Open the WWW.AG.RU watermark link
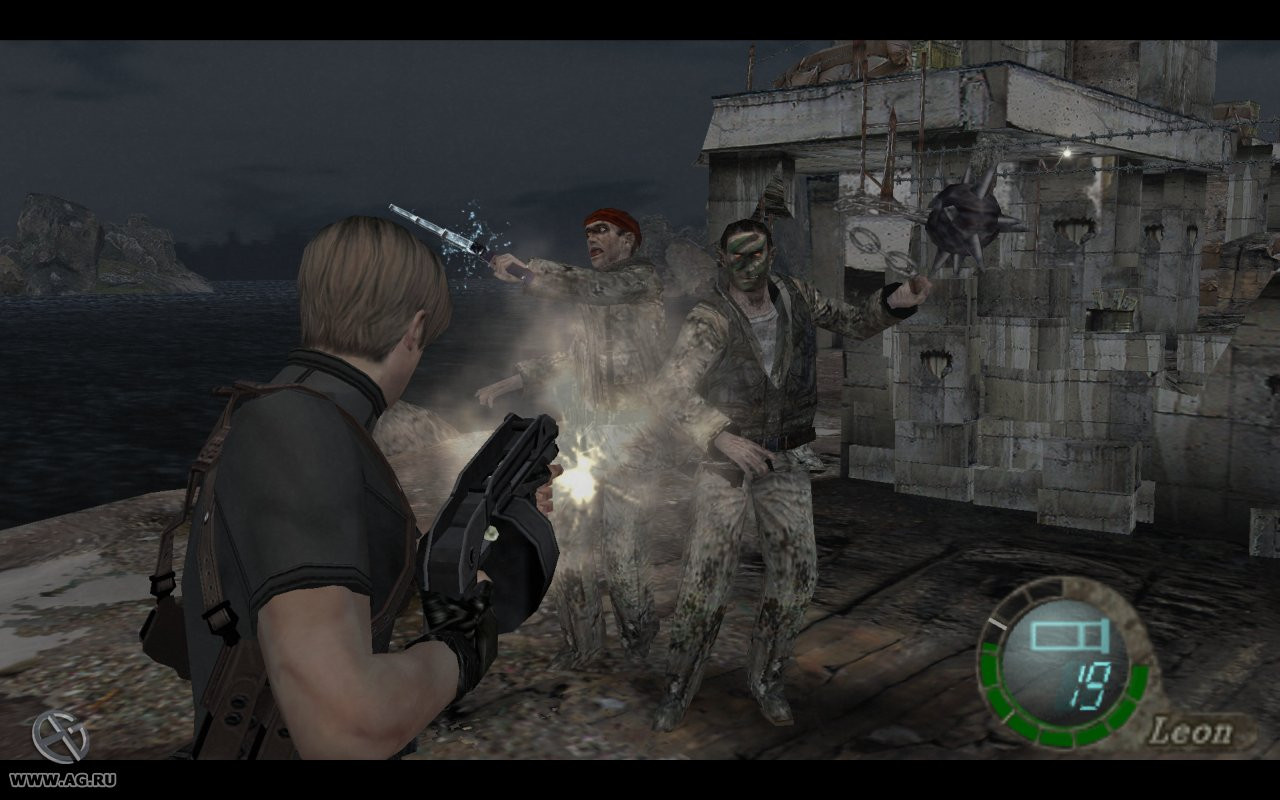The width and height of the screenshot is (1280, 800). [x=61, y=780]
